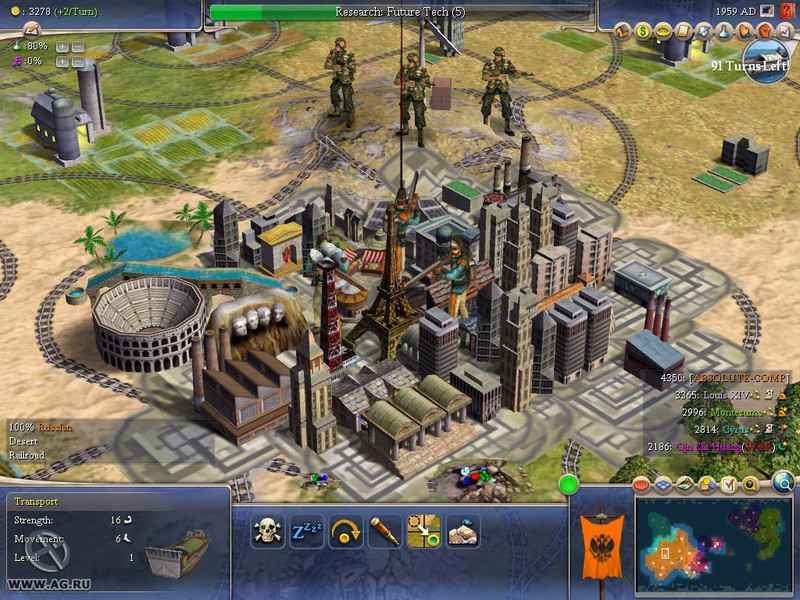Open the Civics screen scroll icon

pos(679,31)
